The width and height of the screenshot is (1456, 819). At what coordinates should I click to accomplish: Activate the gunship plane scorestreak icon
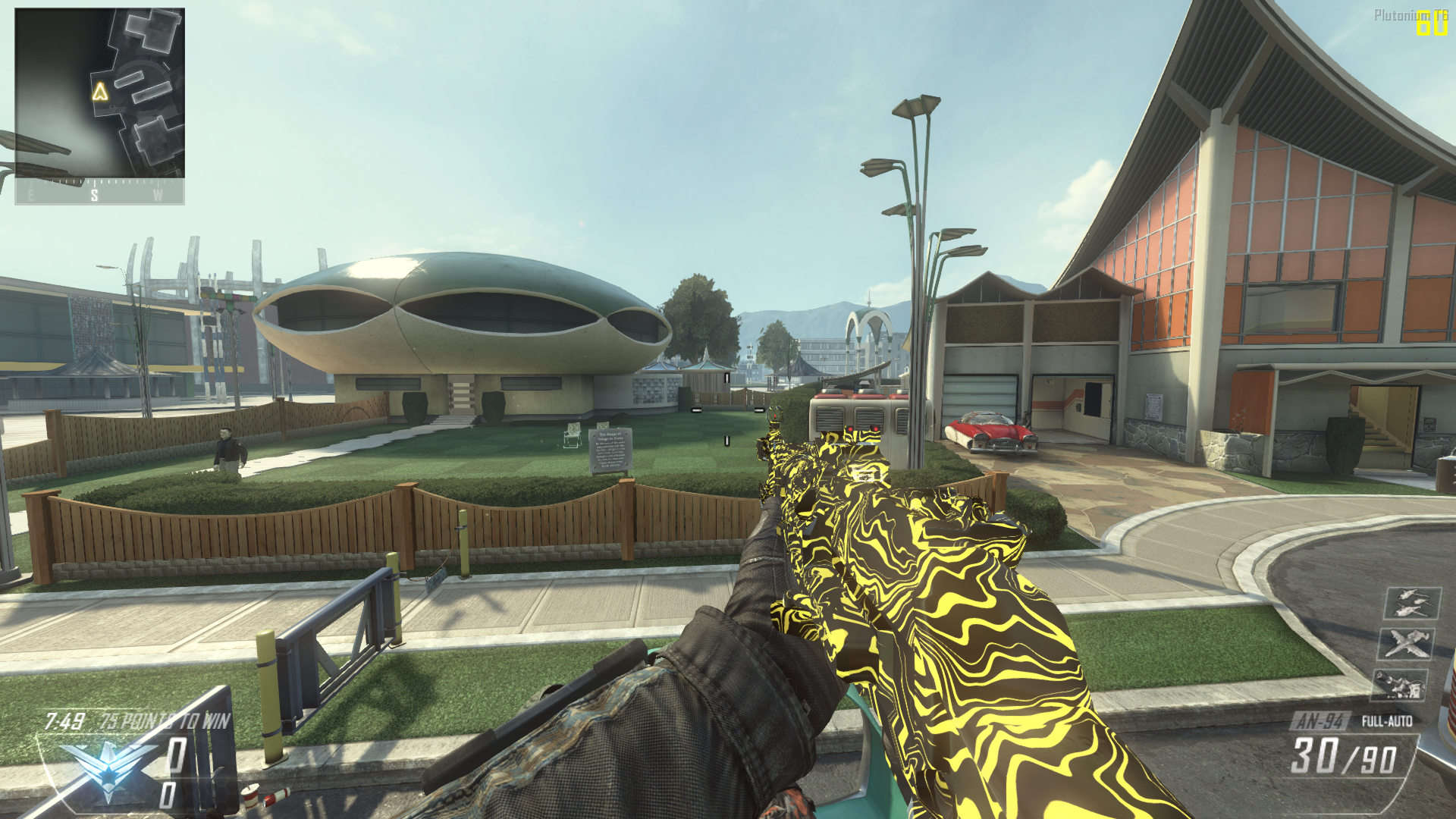click(x=1405, y=644)
